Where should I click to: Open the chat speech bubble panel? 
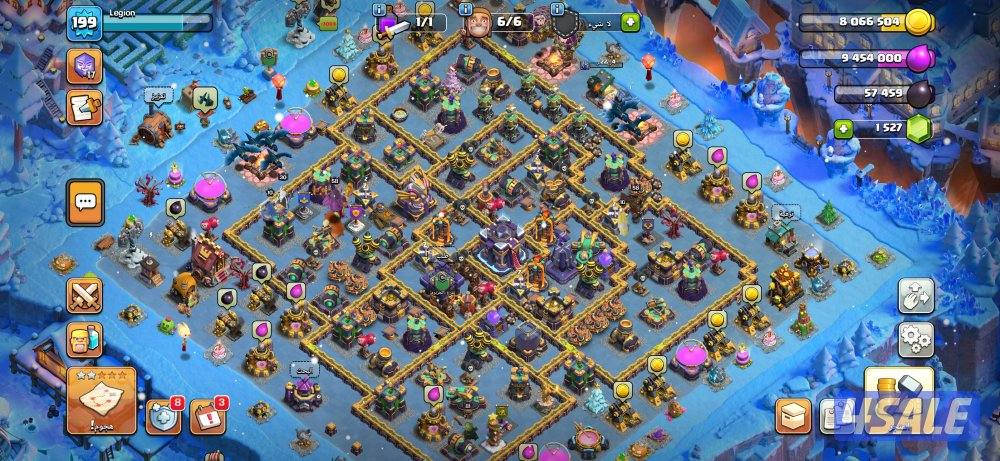pos(85,202)
